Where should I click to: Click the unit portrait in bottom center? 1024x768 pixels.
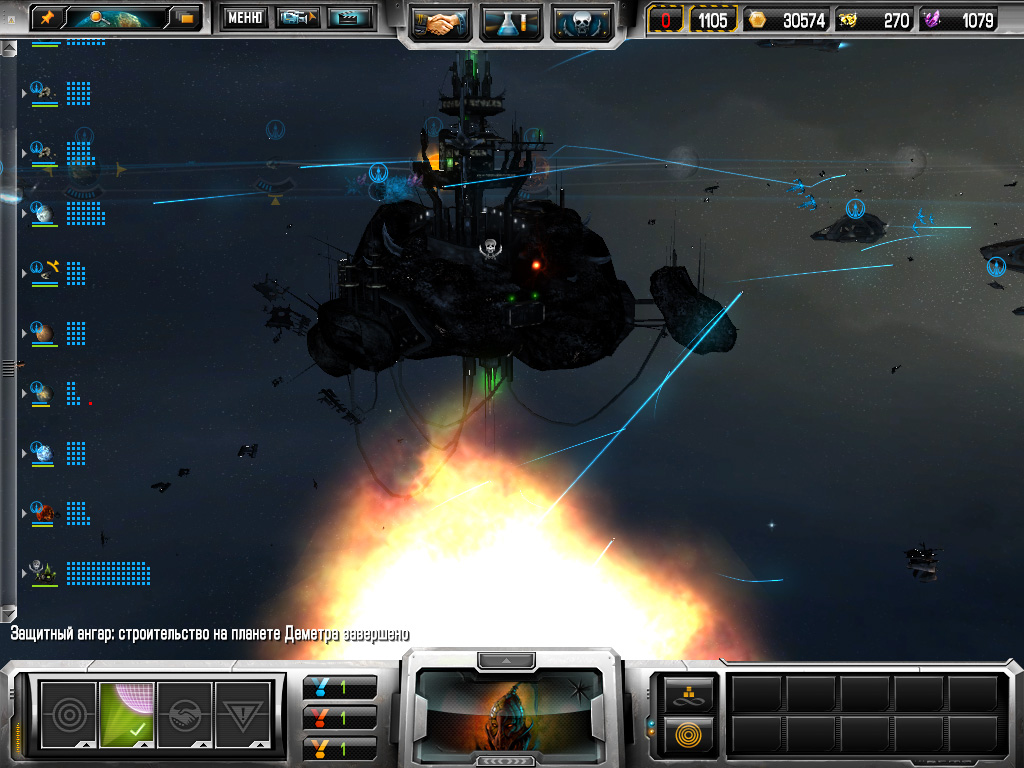click(x=511, y=708)
